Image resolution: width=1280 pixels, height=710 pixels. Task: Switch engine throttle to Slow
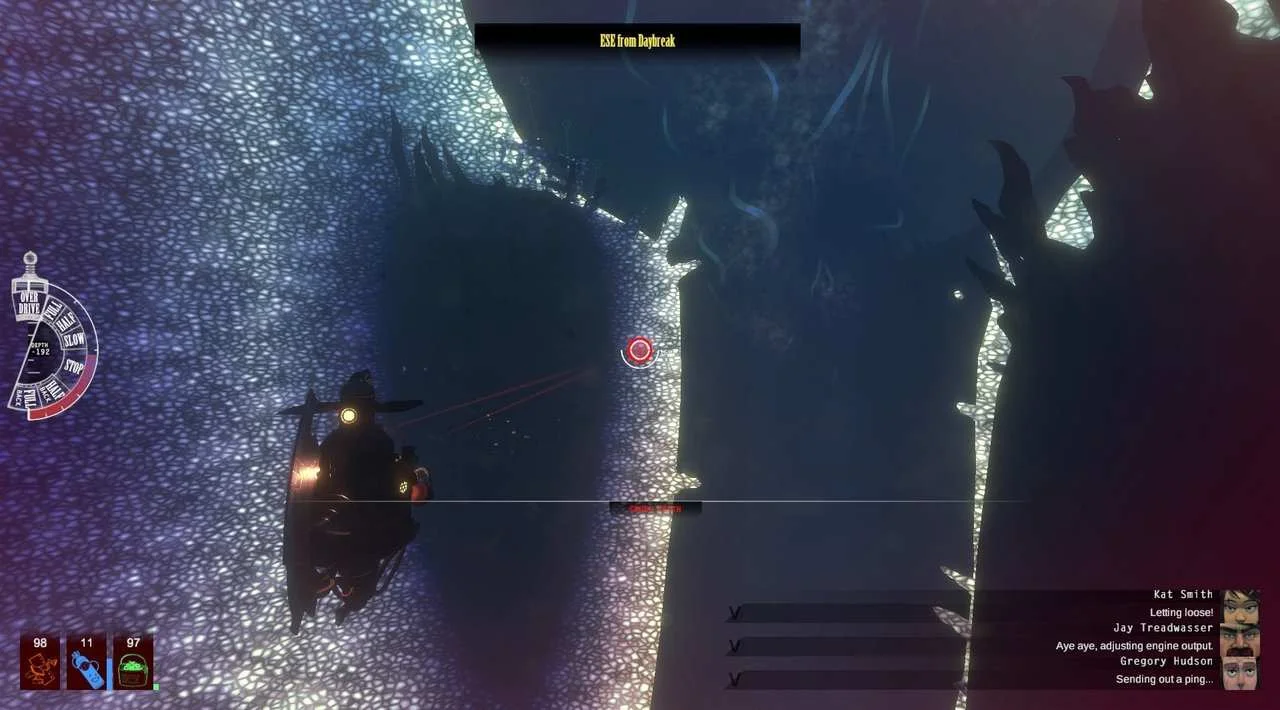click(75, 340)
